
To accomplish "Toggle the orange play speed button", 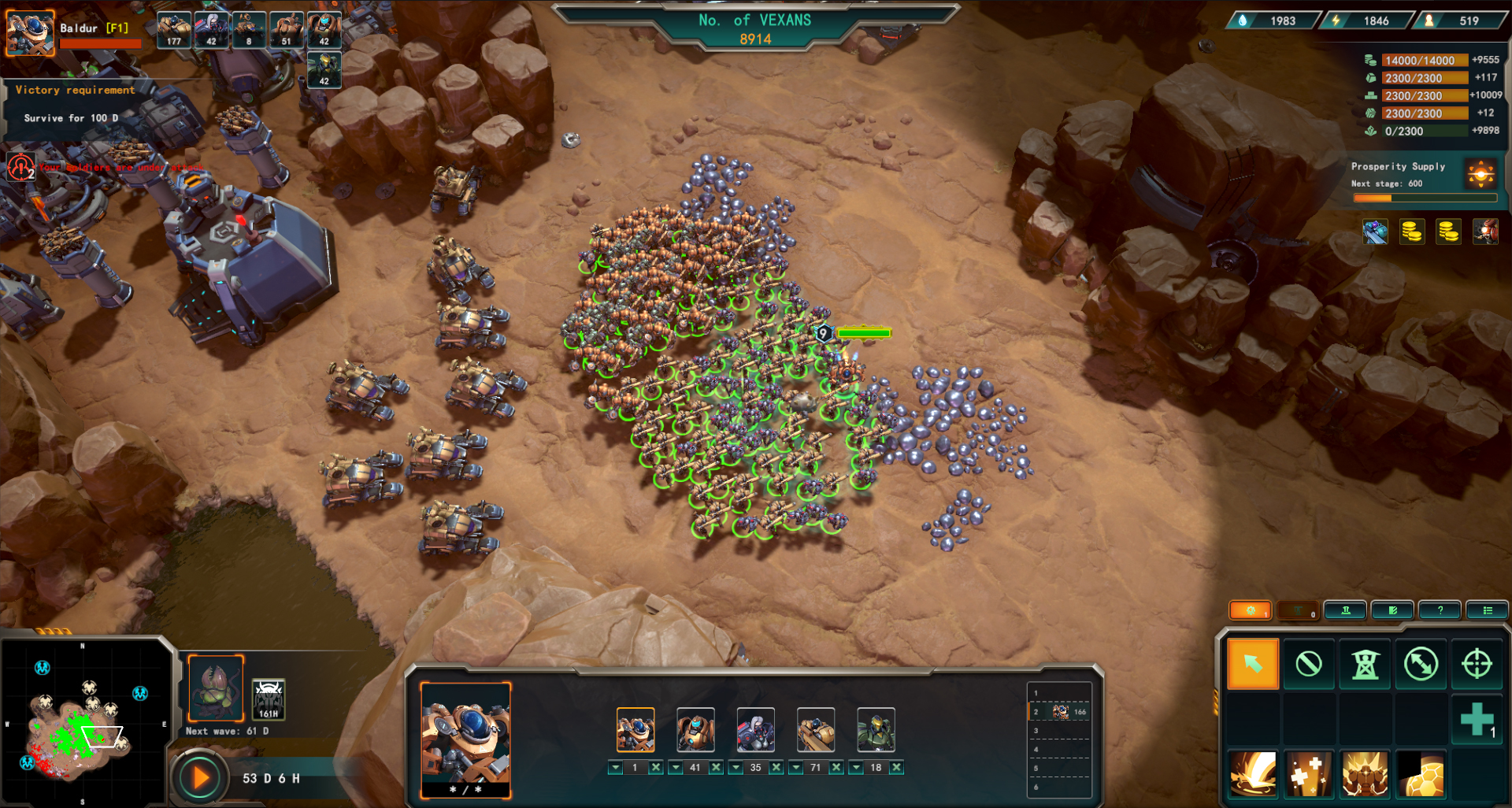I will click(200, 778).
